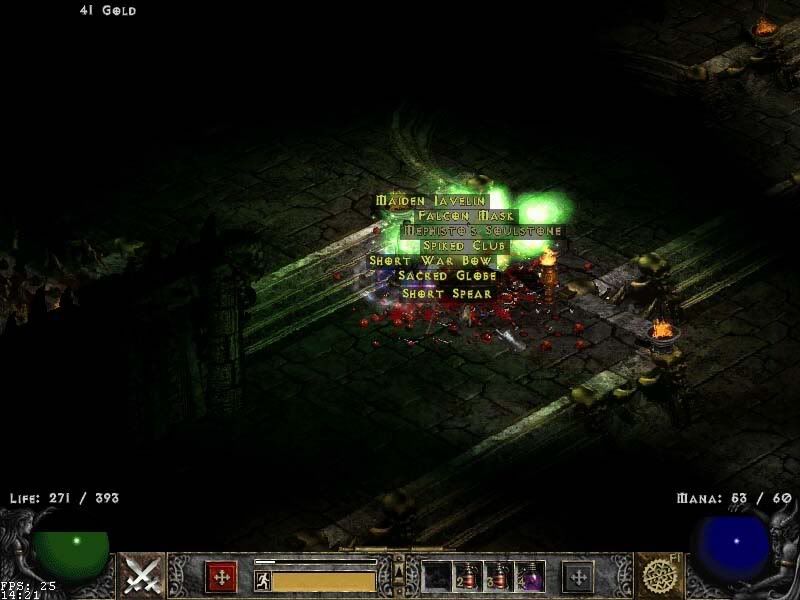Pick up the Maiden Javelin label
The height and width of the screenshot is (600, 800).
pos(432,201)
